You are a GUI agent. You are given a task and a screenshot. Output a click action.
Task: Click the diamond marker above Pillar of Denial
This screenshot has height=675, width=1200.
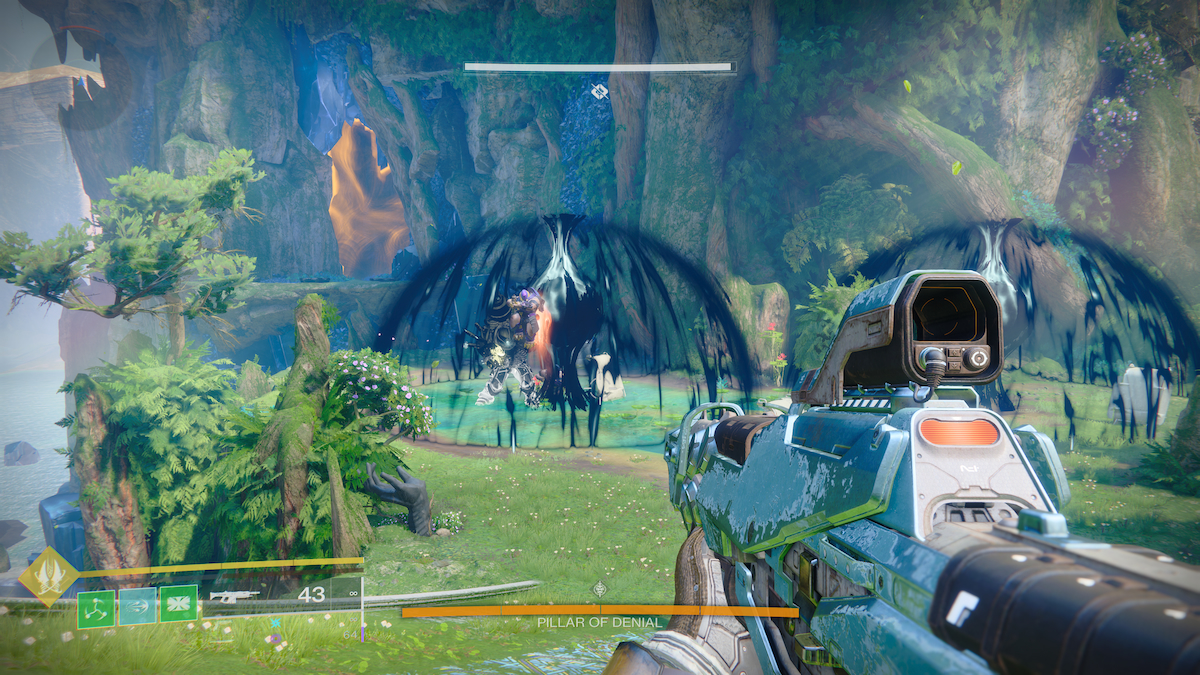tap(599, 590)
